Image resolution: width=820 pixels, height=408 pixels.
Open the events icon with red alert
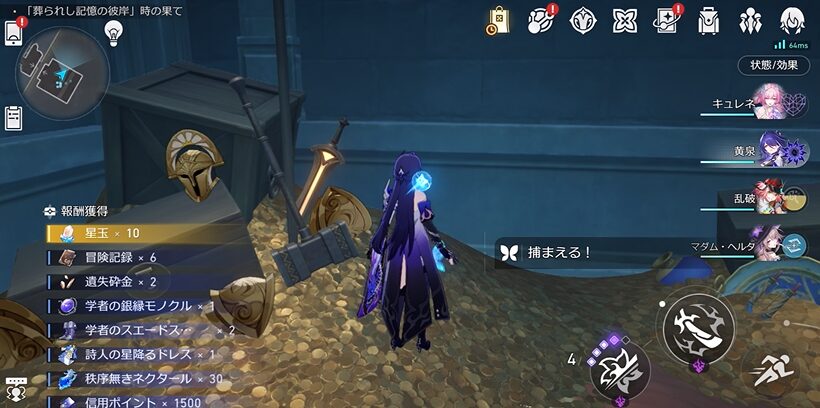coord(542,21)
